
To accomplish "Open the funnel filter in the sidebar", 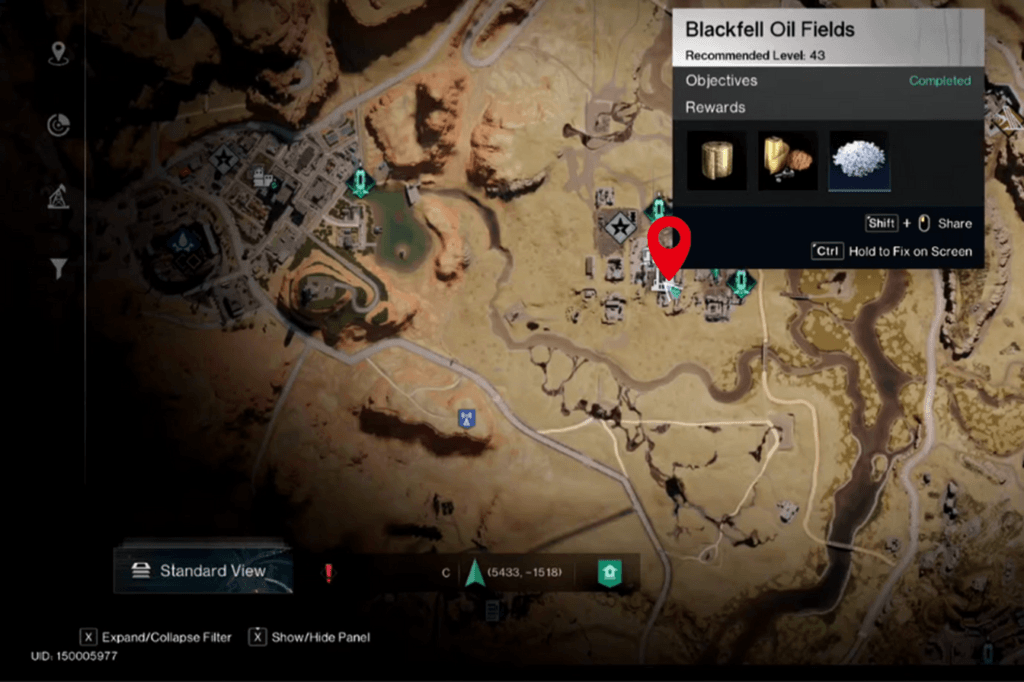I will coord(59,268).
